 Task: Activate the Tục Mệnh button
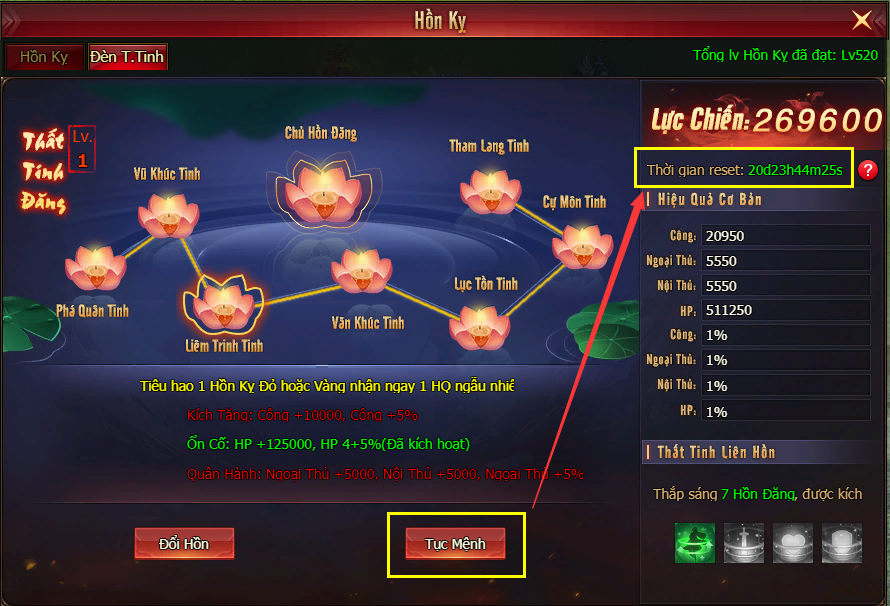pyautogui.click(x=455, y=543)
